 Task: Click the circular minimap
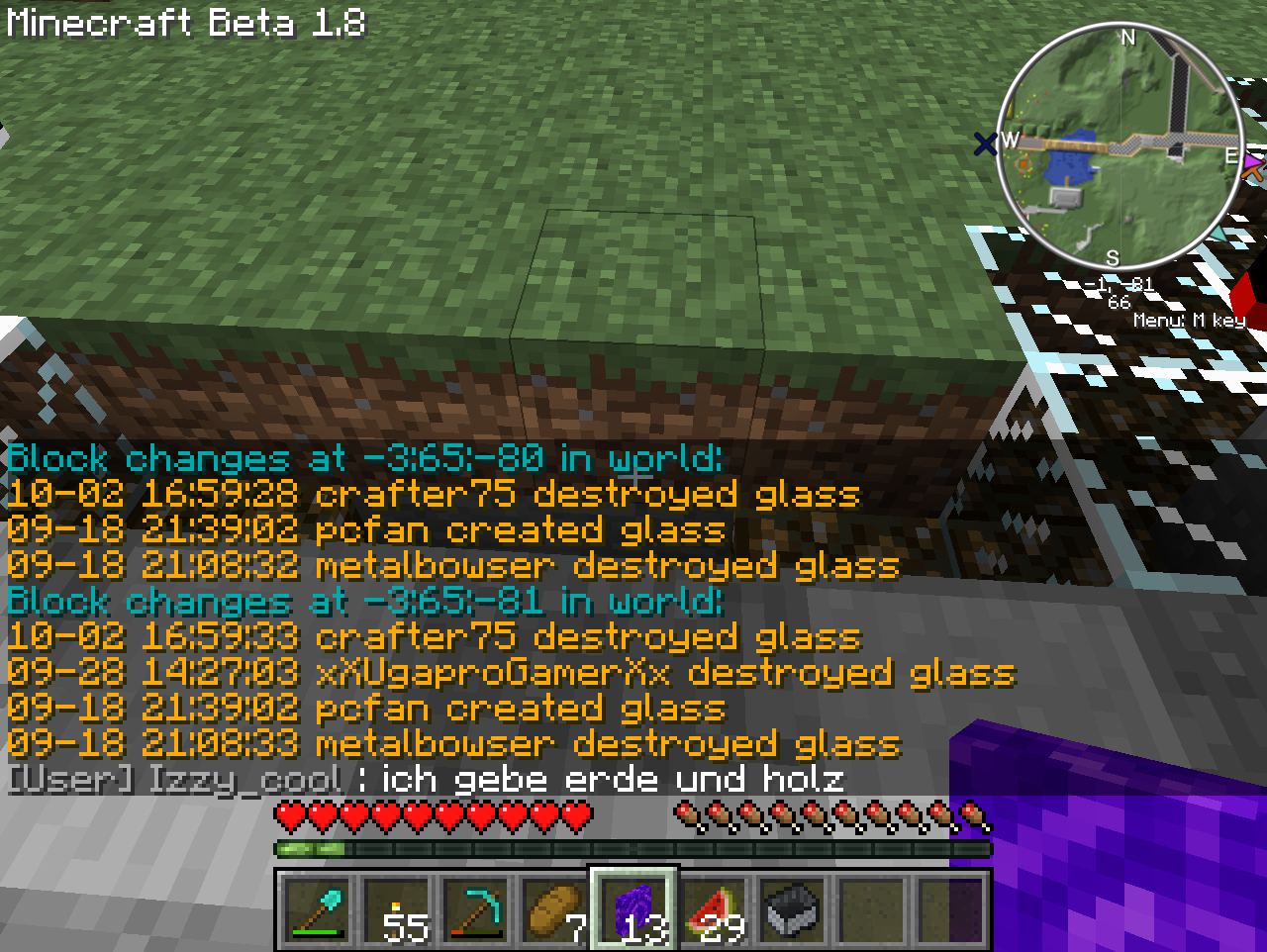1120,146
